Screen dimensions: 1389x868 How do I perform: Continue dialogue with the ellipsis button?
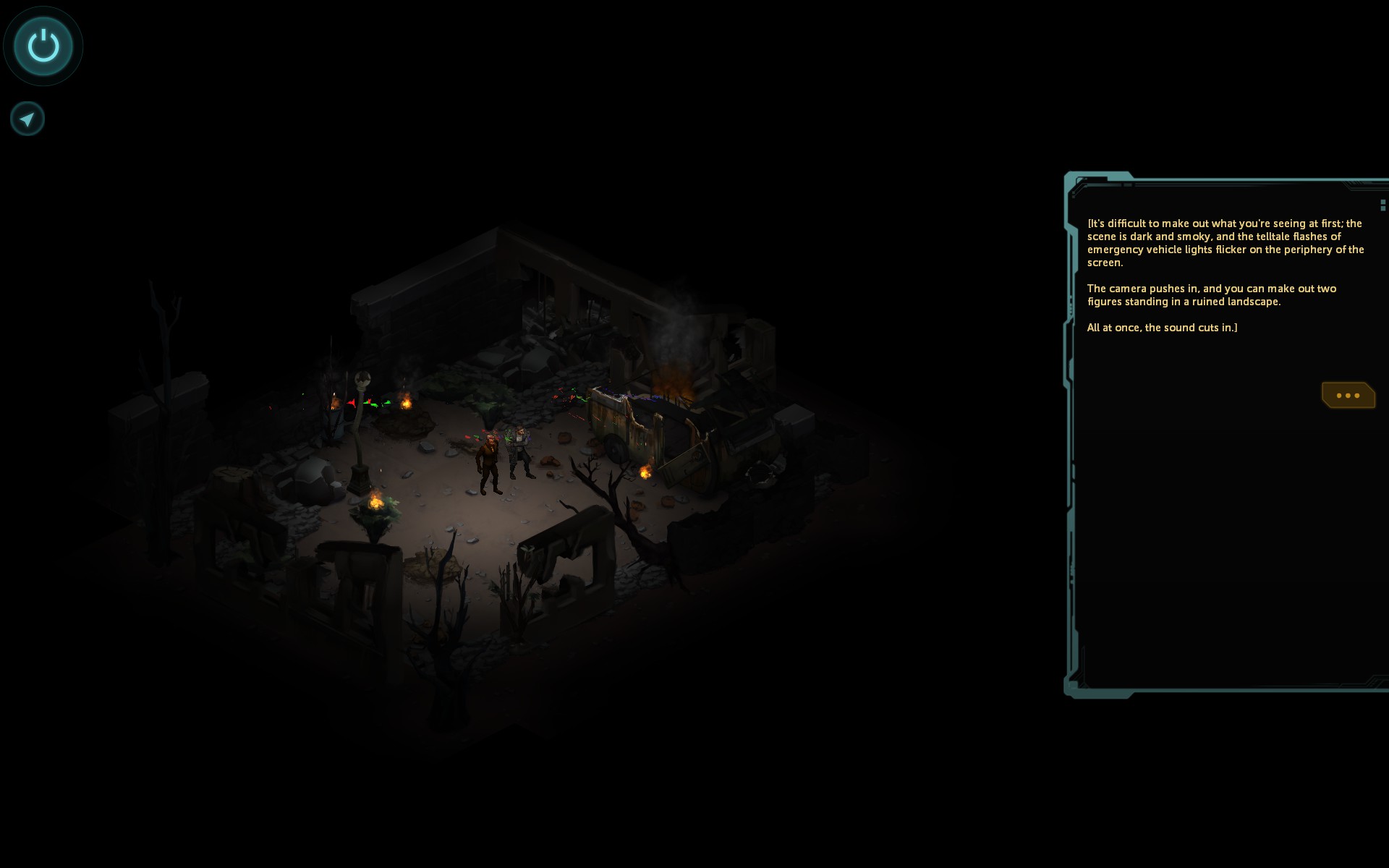click(1348, 396)
